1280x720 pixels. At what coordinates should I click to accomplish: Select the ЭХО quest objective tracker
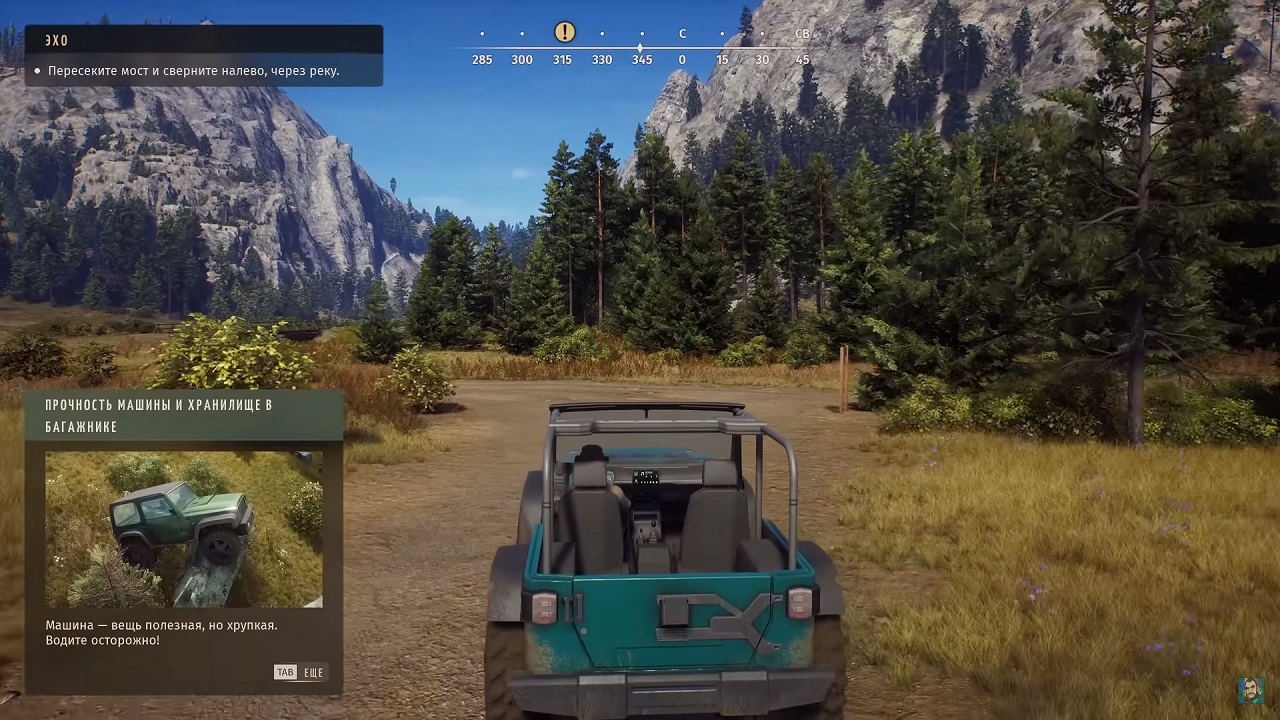[x=203, y=56]
